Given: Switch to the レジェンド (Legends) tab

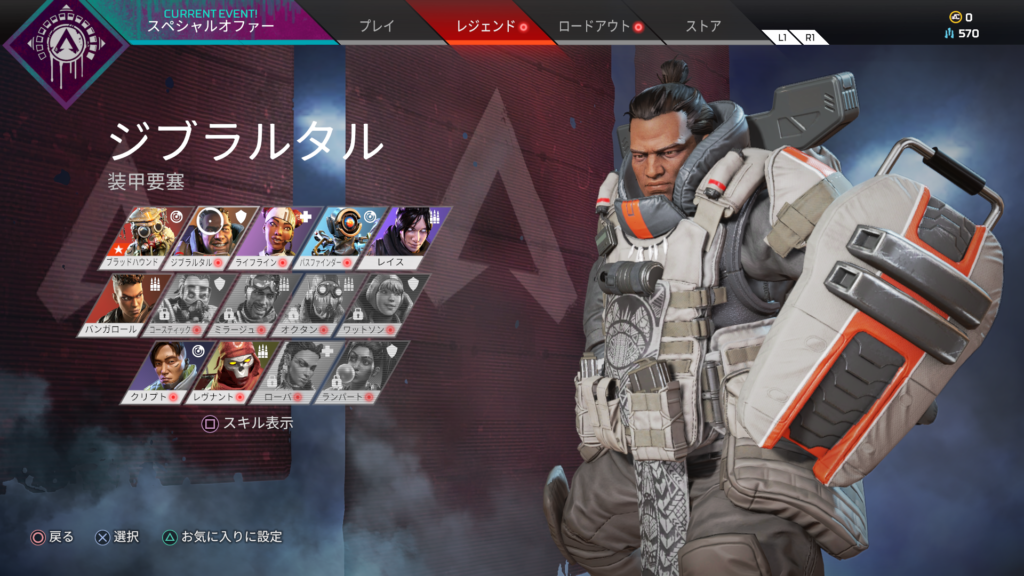Looking at the screenshot, I should 485,26.
